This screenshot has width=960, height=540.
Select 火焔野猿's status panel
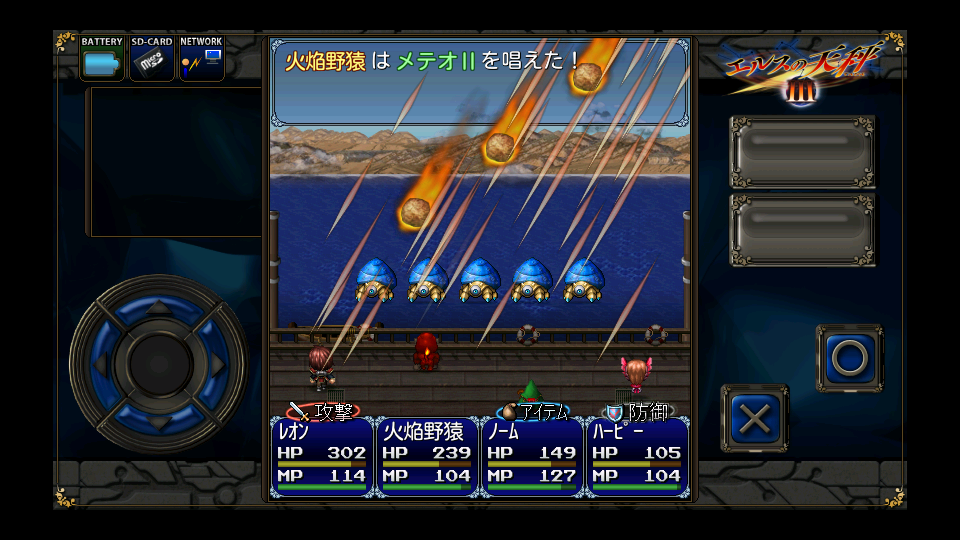pyautogui.click(x=427, y=457)
